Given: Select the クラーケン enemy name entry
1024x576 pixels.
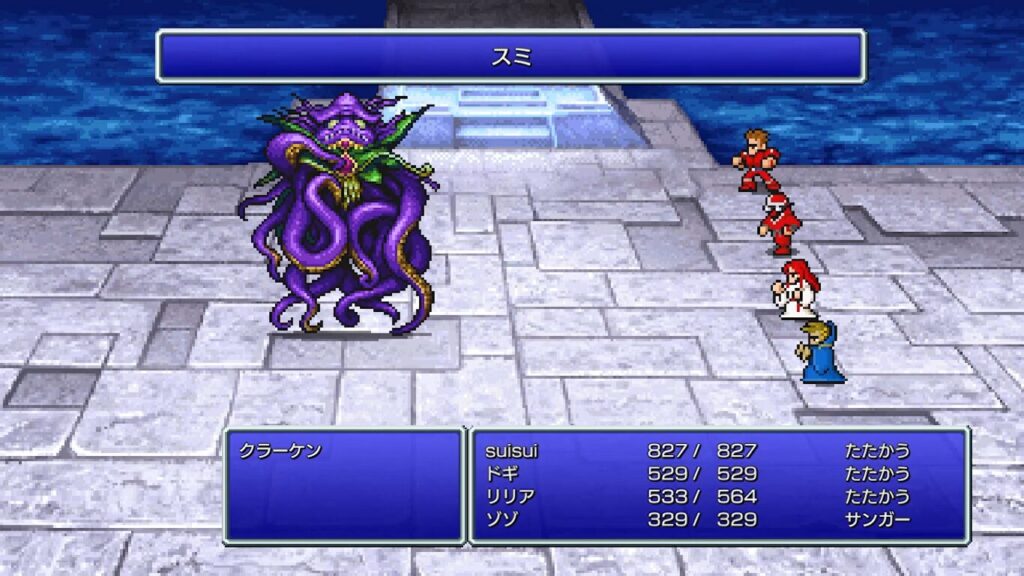Looking at the screenshot, I should click(x=281, y=452).
